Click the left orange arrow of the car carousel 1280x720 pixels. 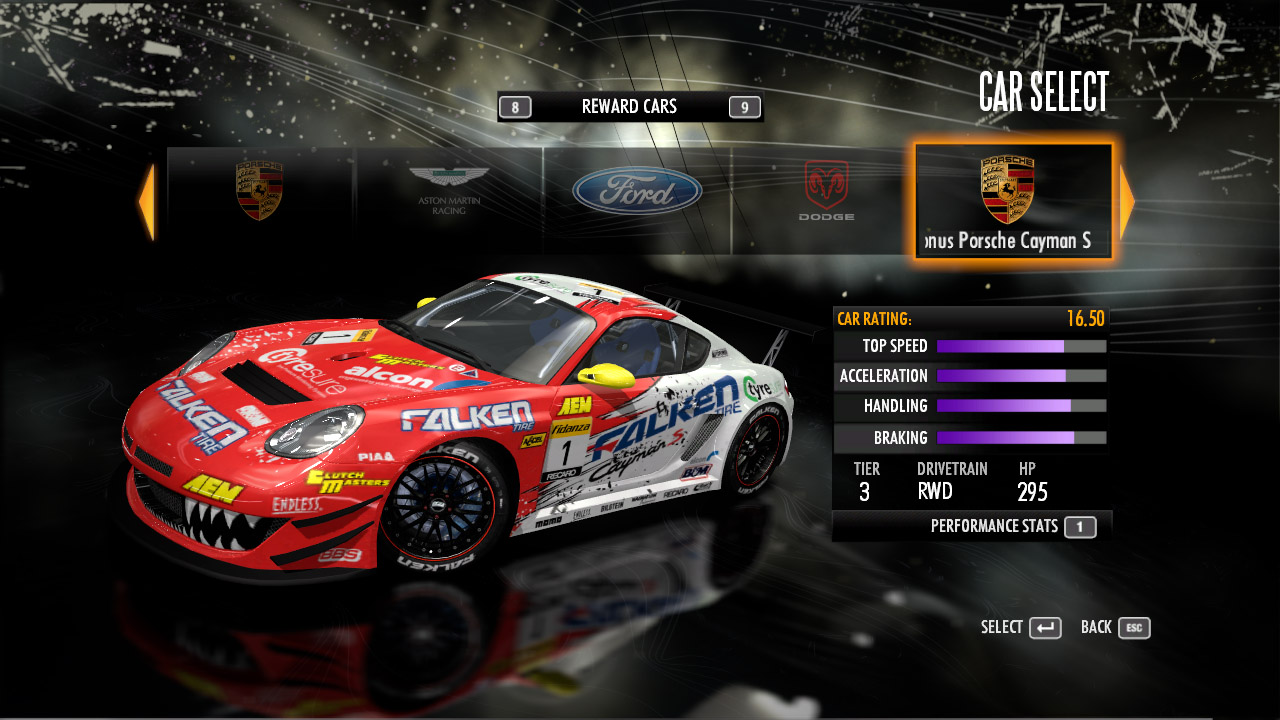click(146, 202)
